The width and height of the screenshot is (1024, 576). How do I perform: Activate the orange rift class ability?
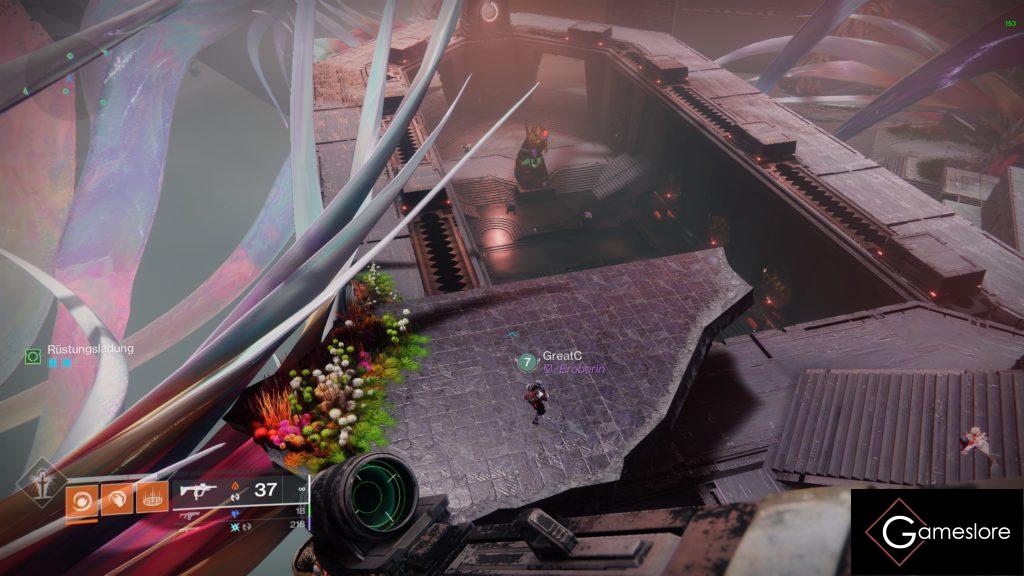pos(151,498)
